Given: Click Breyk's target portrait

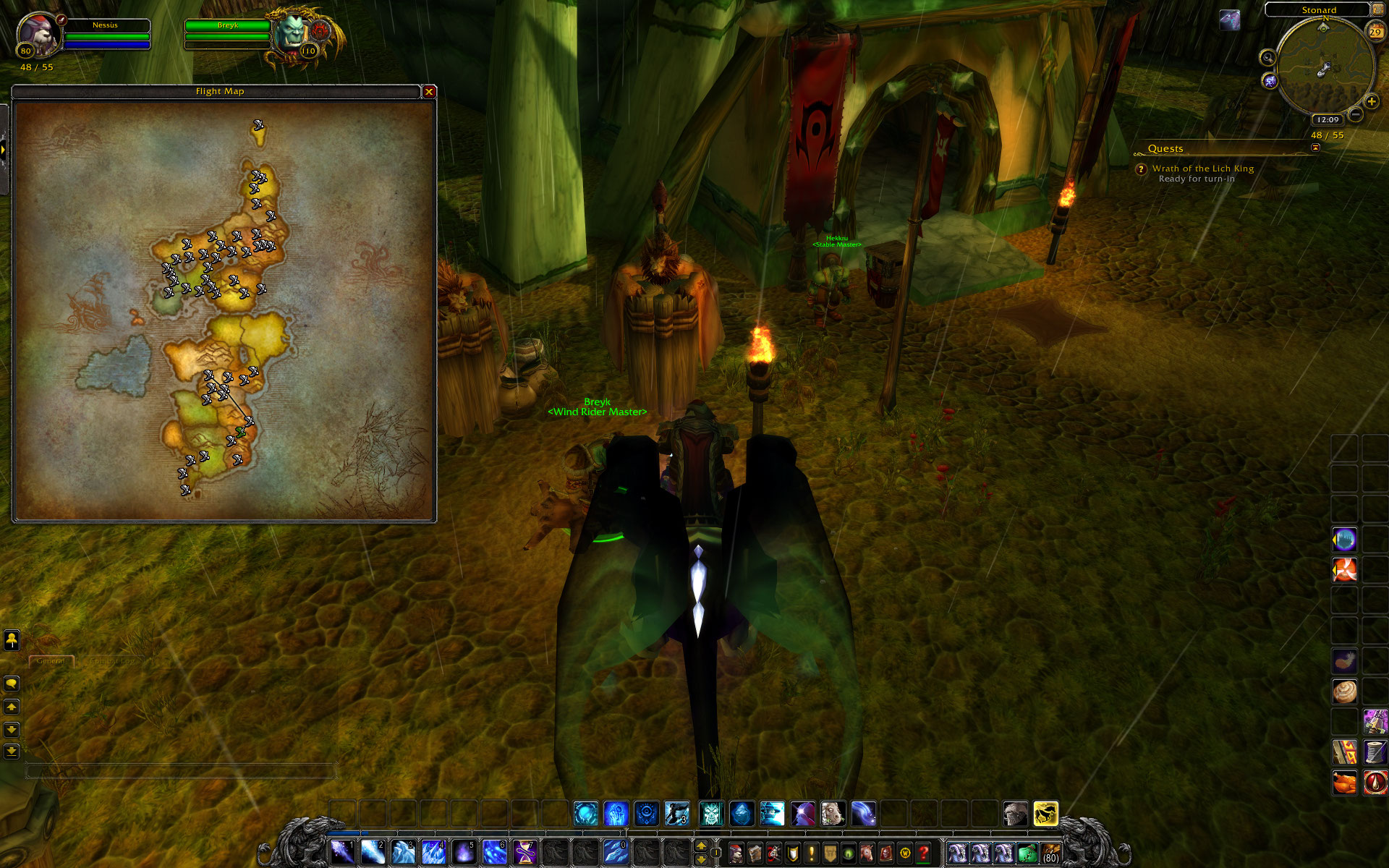Looking at the screenshot, I should coord(294,34).
